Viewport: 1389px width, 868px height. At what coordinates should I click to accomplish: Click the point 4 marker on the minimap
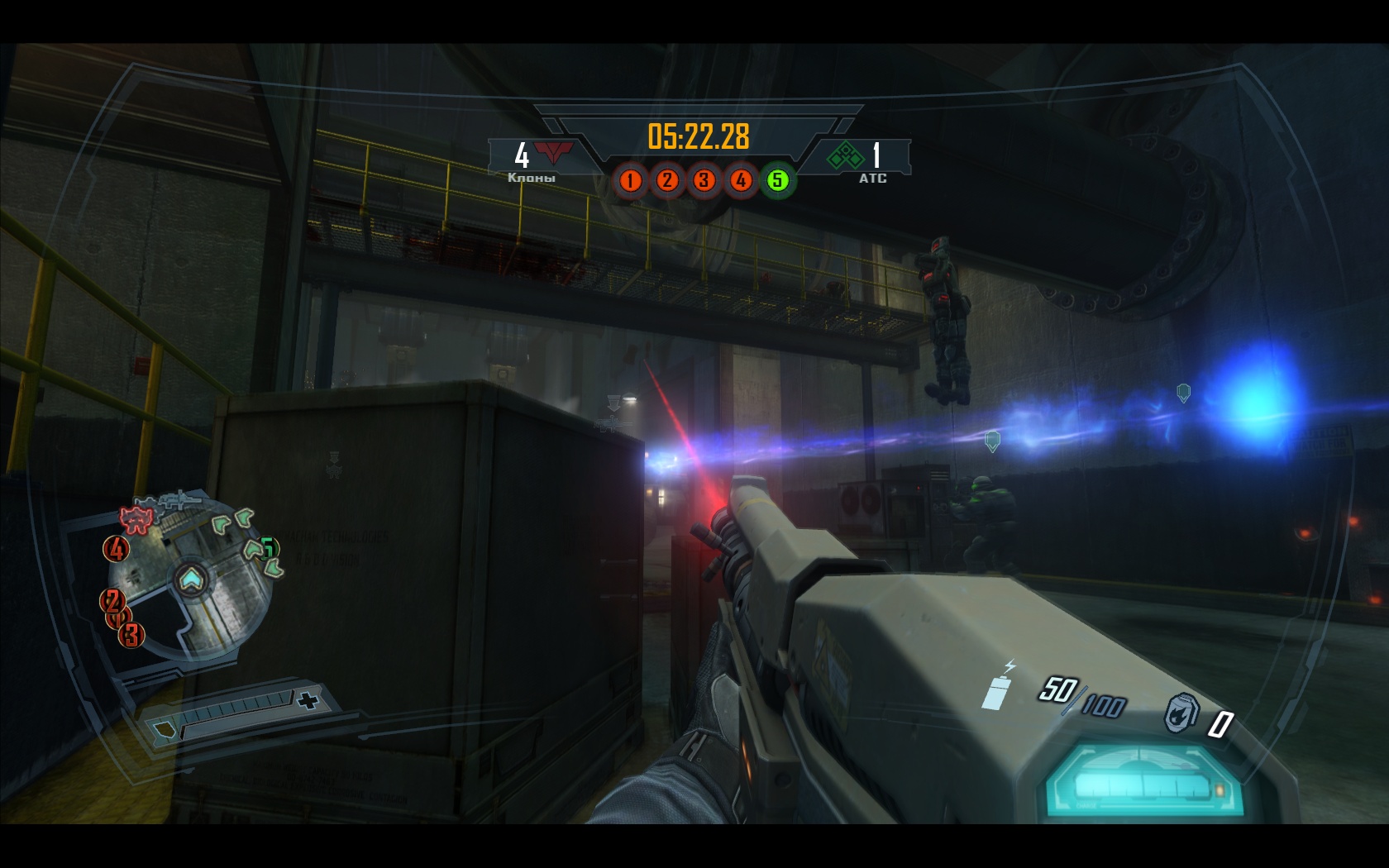click(x=117, y=548)
